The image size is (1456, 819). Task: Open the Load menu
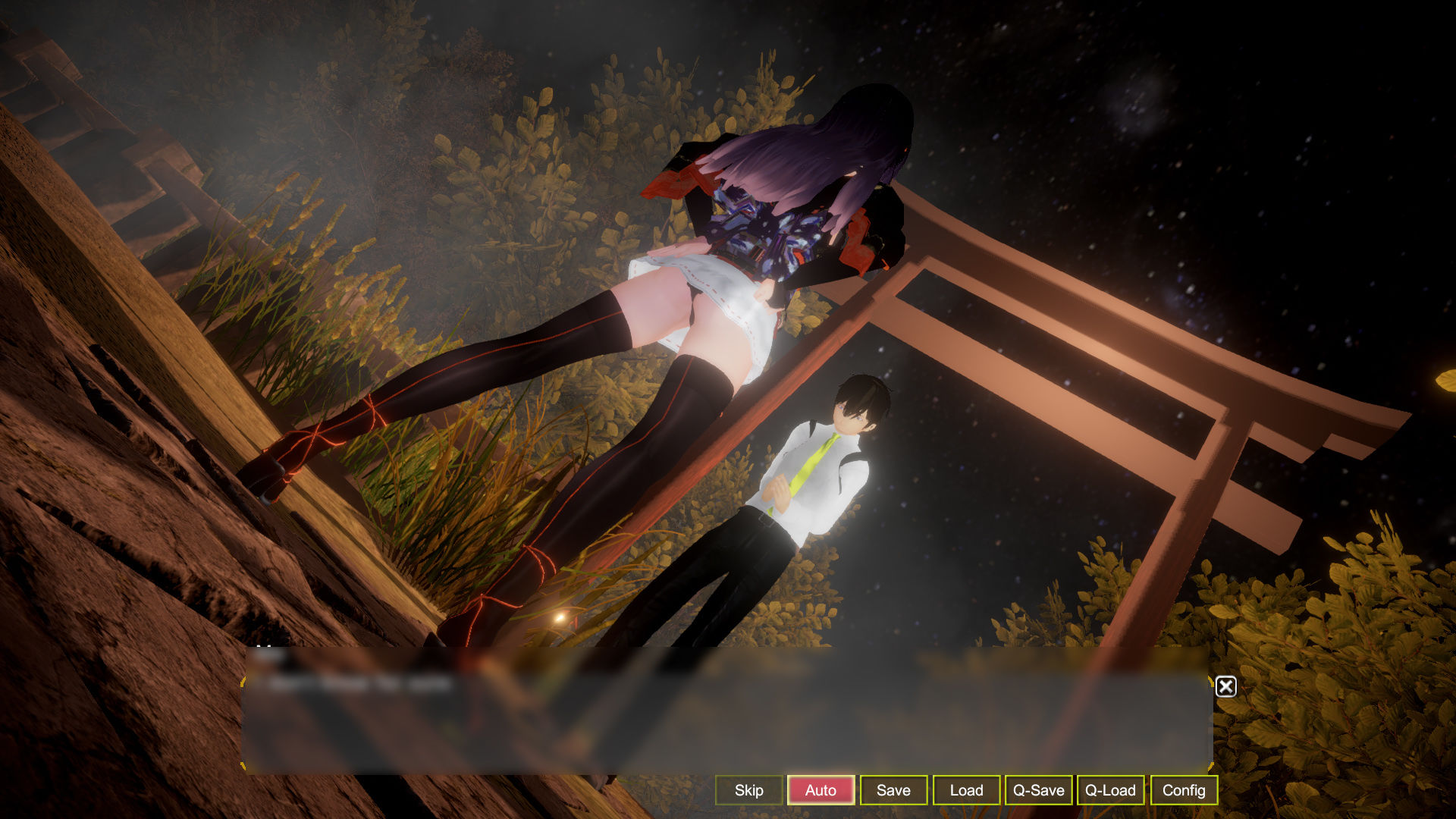click(x=966, y=790)
